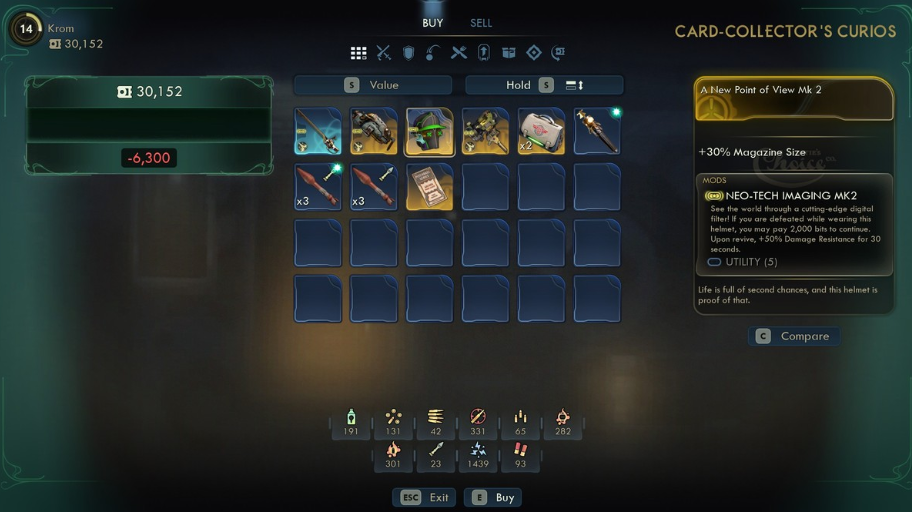Viewport: 912px width, 512px height.
Task: Switch to the SELL tab
Action: 481,23
